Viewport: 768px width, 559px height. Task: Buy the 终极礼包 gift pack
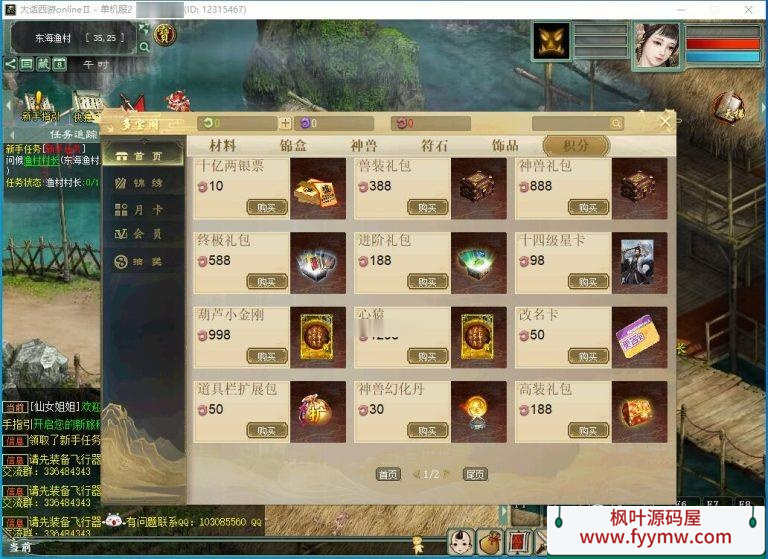pos(267,282)
